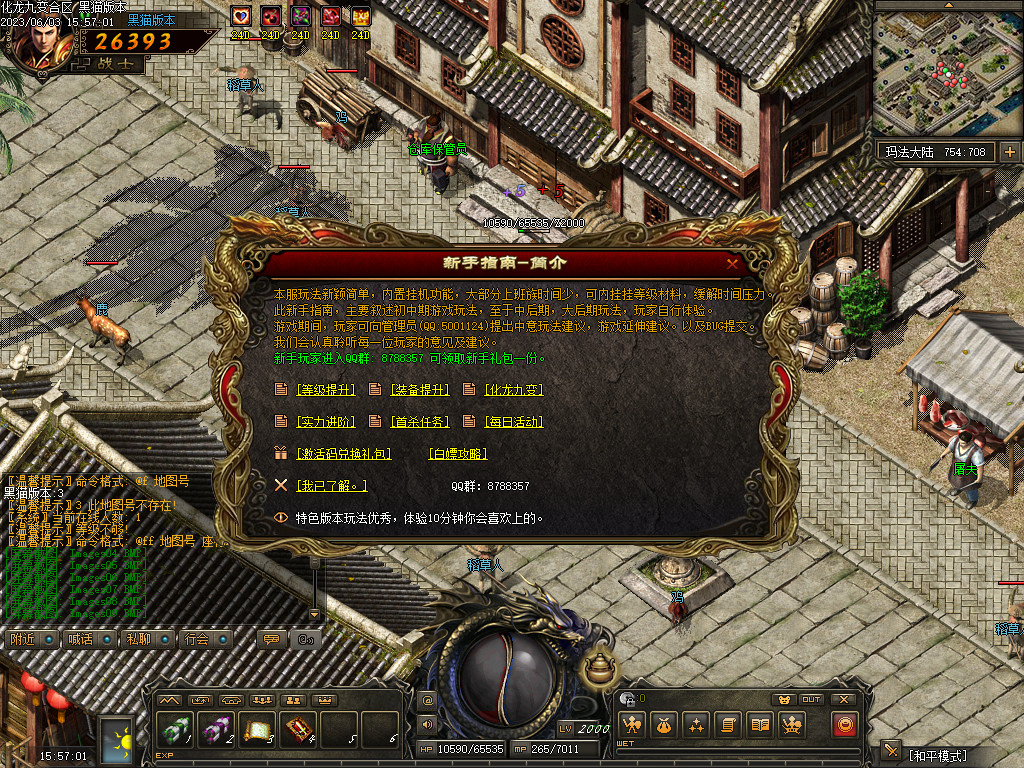The height and width of the screenshot is (768, 1024).
Task: Open the 等级提升 guide link
Action: (326, 390)
